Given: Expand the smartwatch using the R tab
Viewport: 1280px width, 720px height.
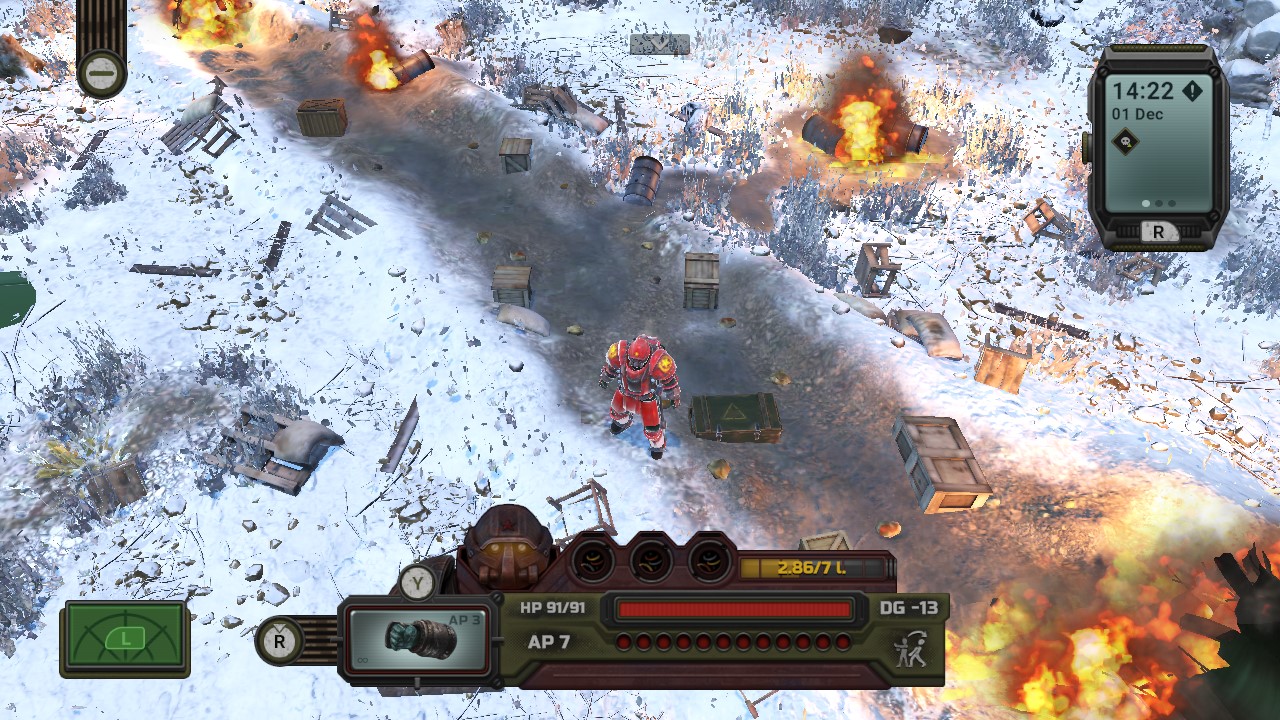Looking at the screenshot, I should 1159,231.
